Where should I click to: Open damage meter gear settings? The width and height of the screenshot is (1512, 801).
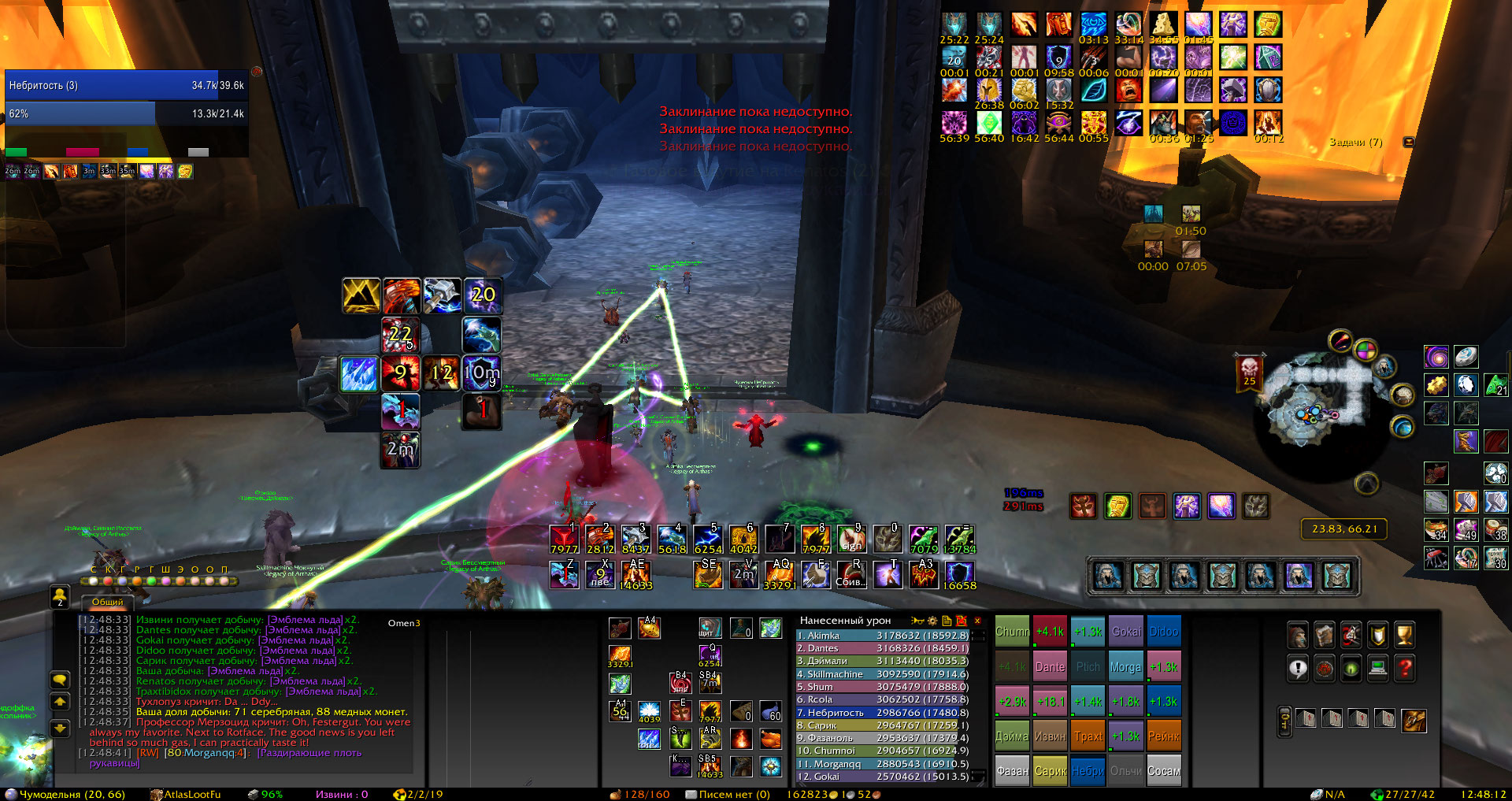pyautogui.click(x=932, y=621)
